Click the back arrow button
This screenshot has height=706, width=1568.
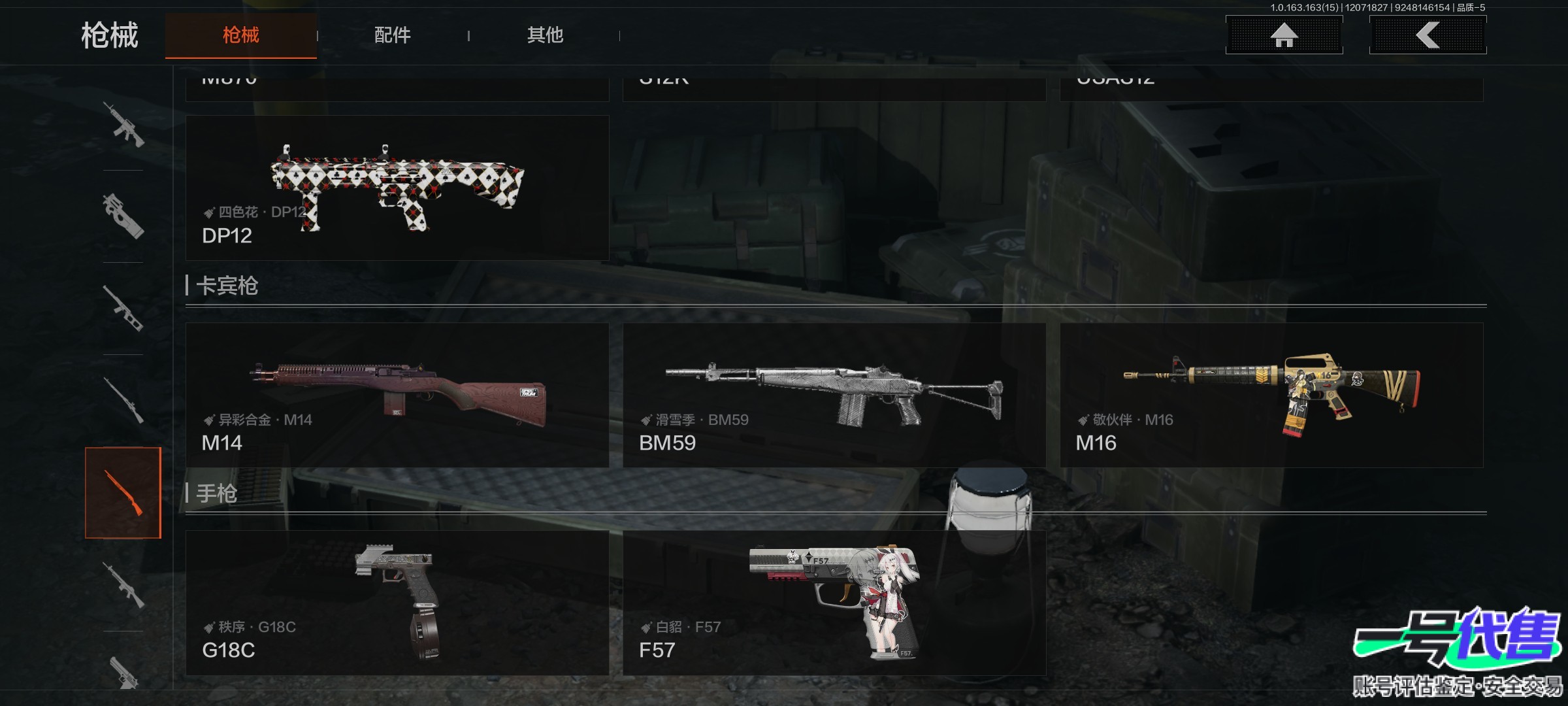1428,35
